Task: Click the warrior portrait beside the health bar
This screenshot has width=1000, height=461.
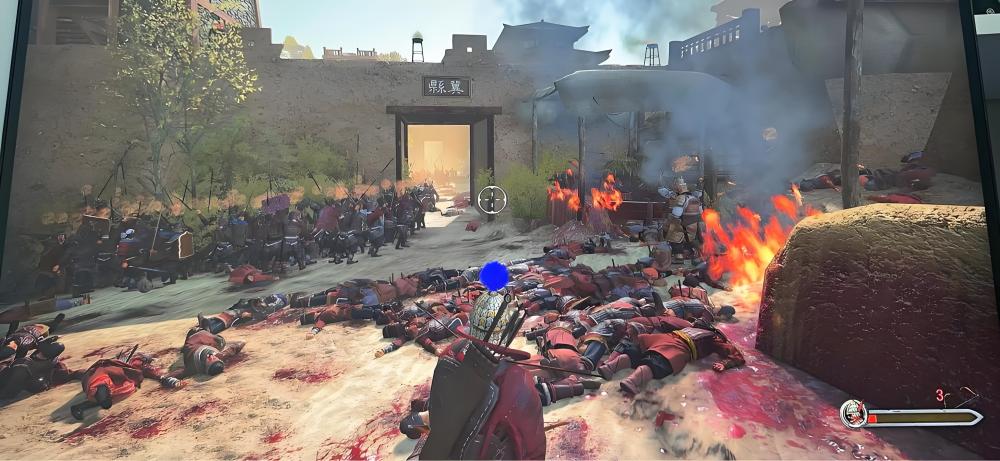Action: (853, 413)
